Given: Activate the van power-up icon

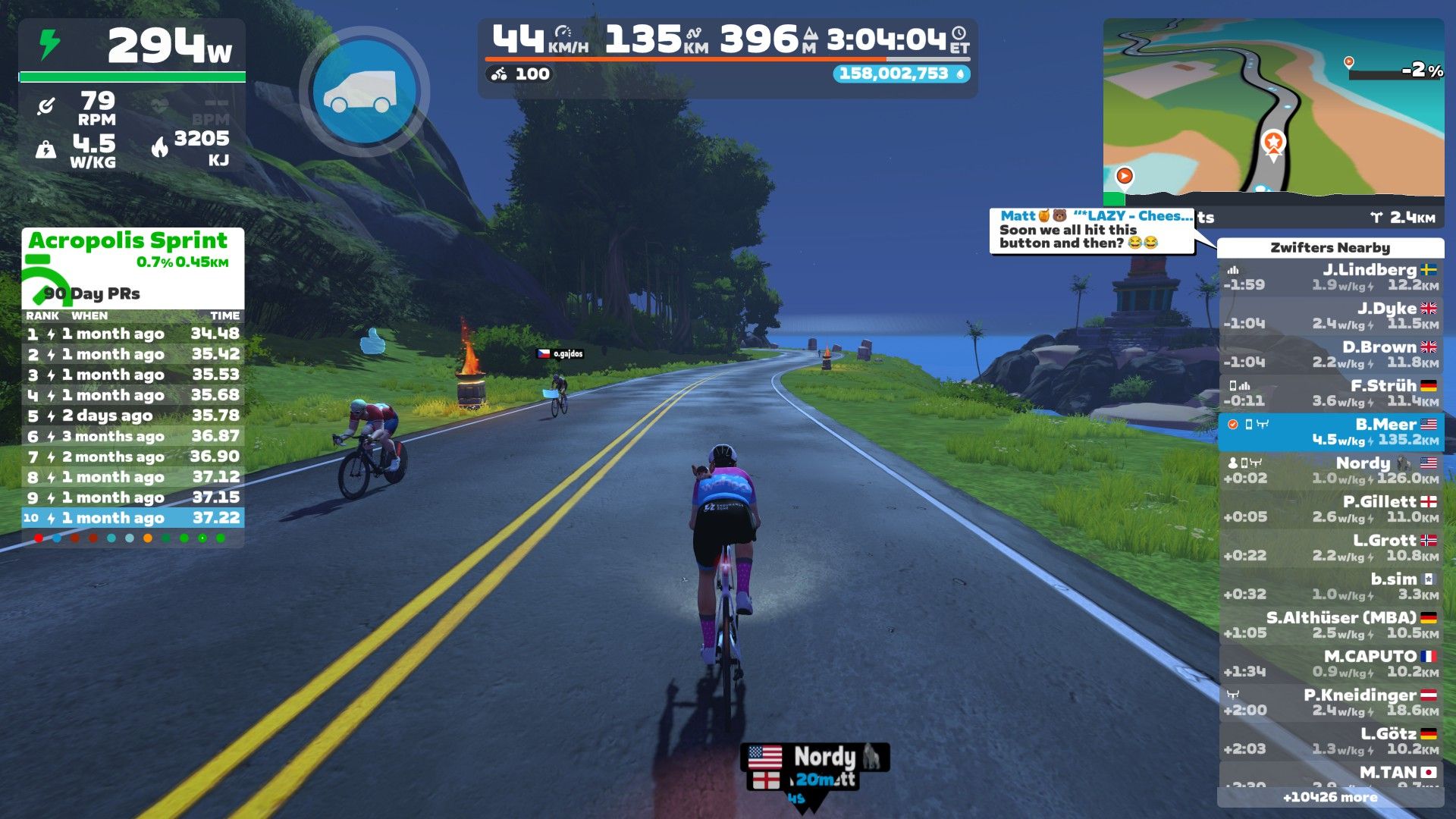Looking at the screenshot, I should tap(365, 92).
